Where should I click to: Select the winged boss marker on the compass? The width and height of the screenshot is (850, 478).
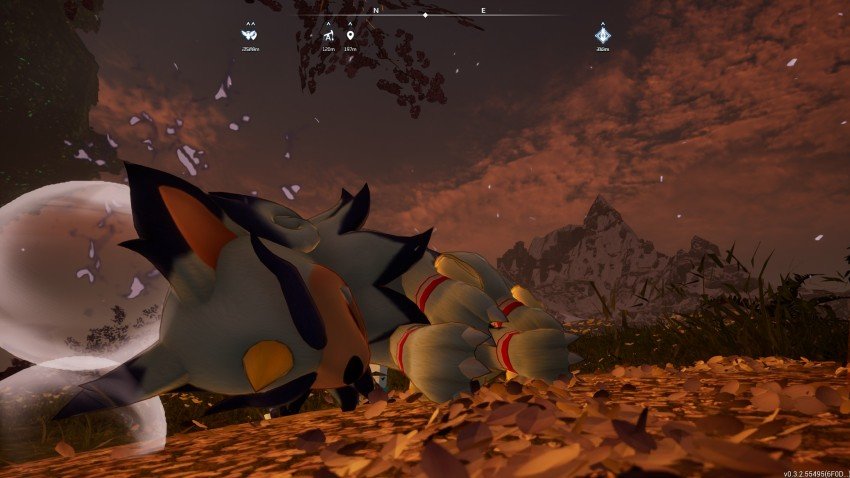pyautogui.click(x=250, y=35)
